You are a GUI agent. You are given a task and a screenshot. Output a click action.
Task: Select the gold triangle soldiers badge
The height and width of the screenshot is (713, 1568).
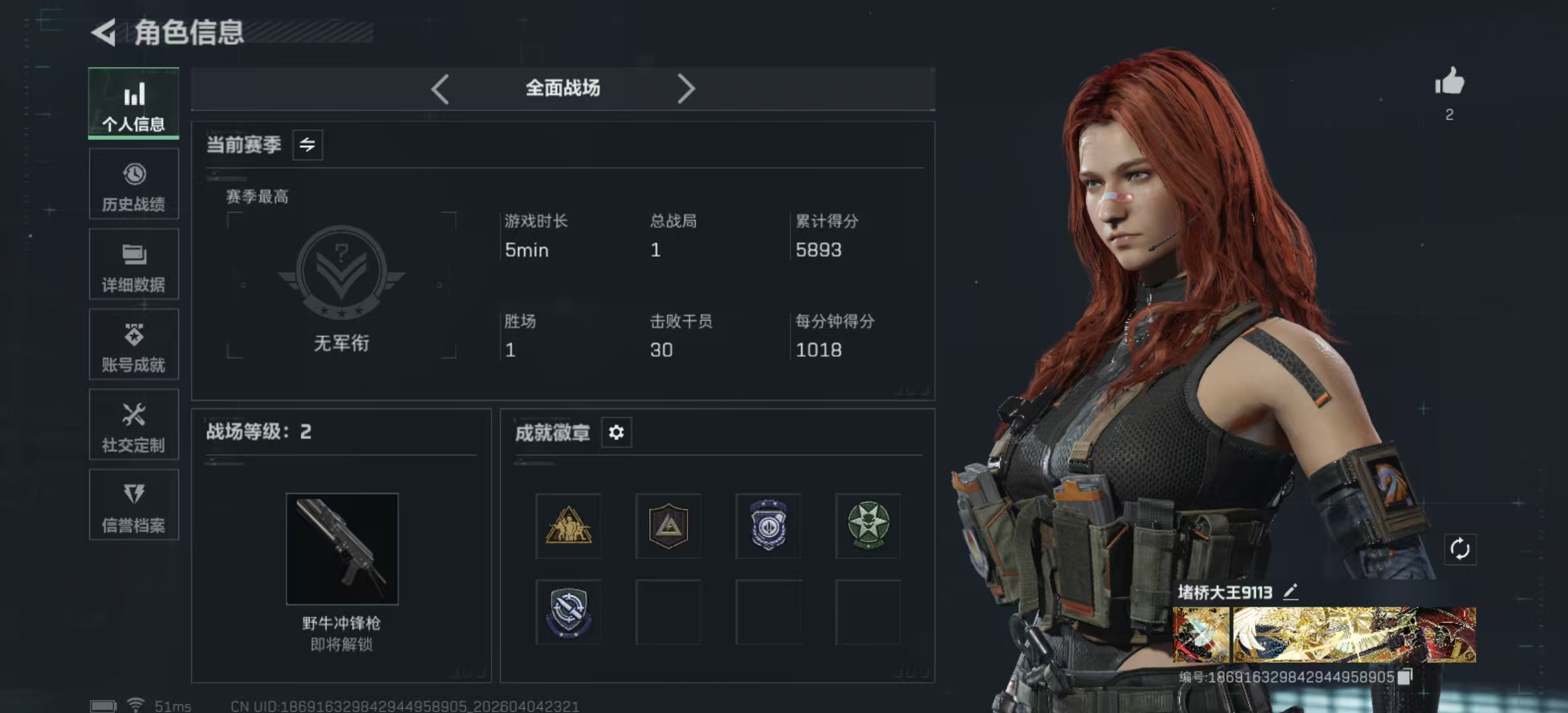coord(568,526)
